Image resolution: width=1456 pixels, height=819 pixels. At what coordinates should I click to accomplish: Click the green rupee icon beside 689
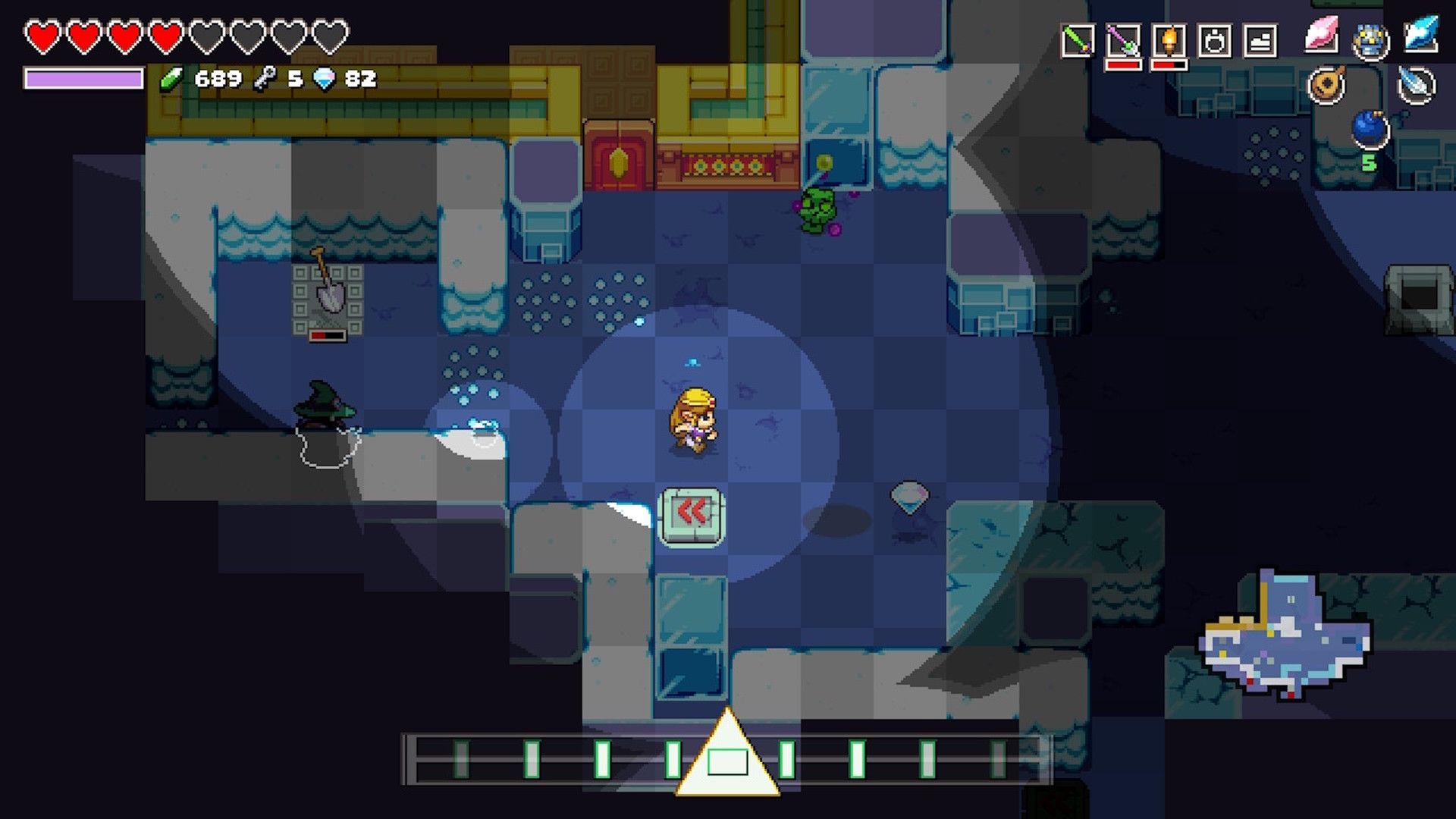pyautogui.click(x=172, y=78)
